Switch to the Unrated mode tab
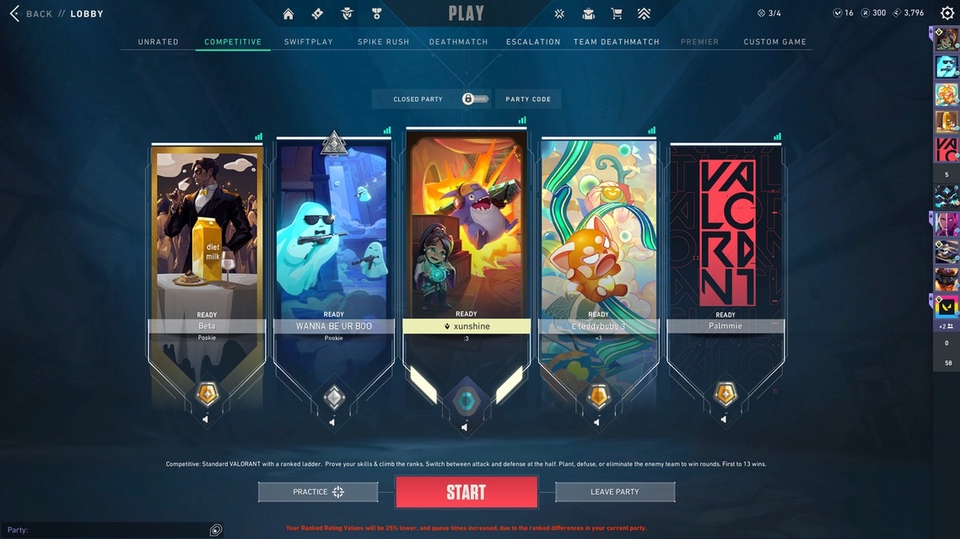The width and height of the screenshot is (960, 539). (x=158, y=42)
